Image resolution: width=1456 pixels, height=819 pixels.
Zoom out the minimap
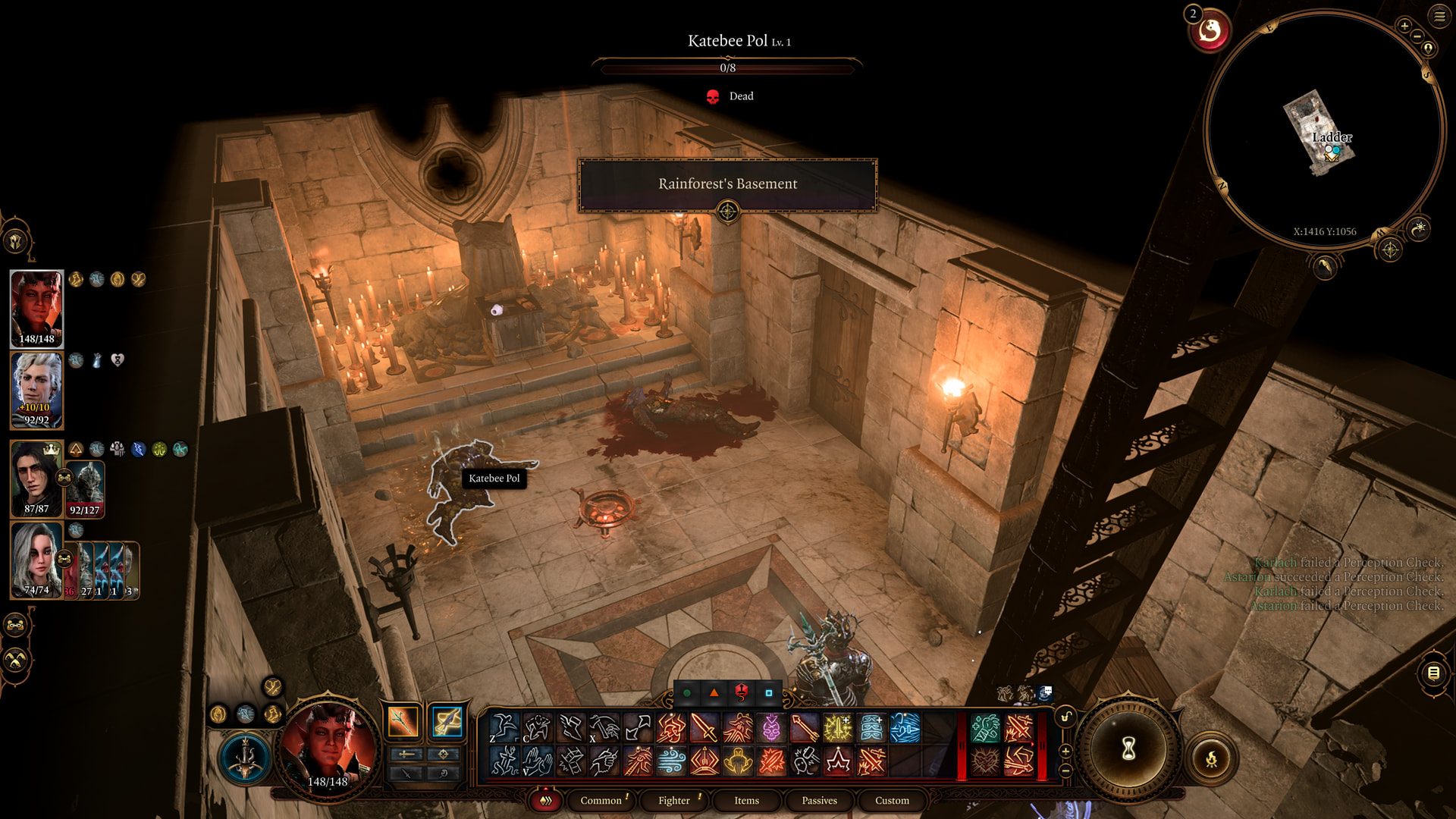1417,36
